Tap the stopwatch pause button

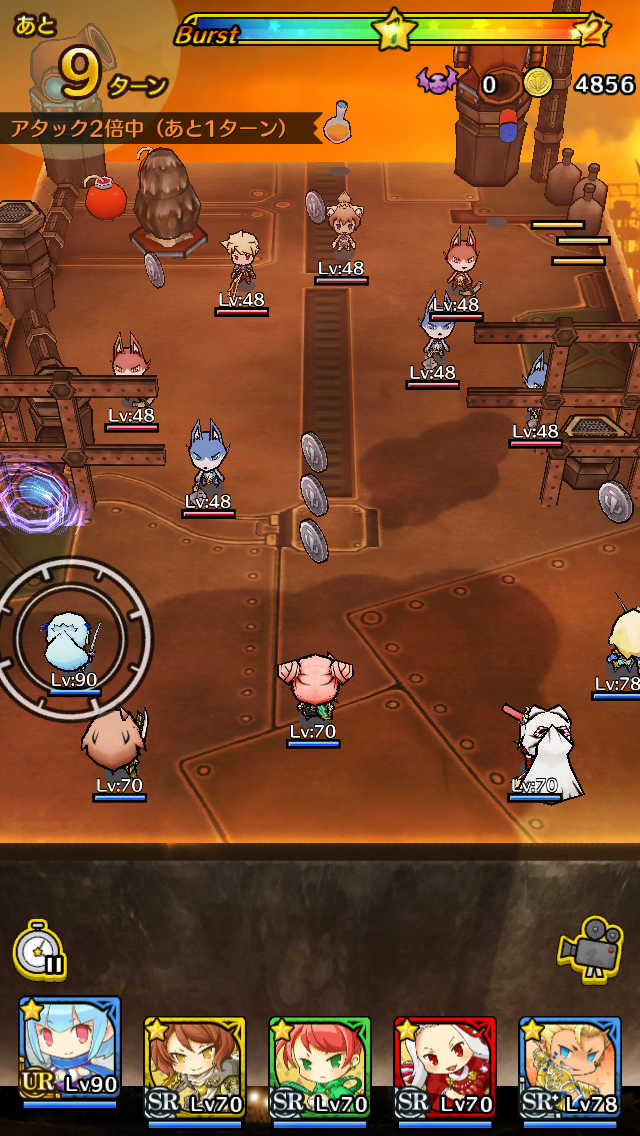click(x=40, y=951)
